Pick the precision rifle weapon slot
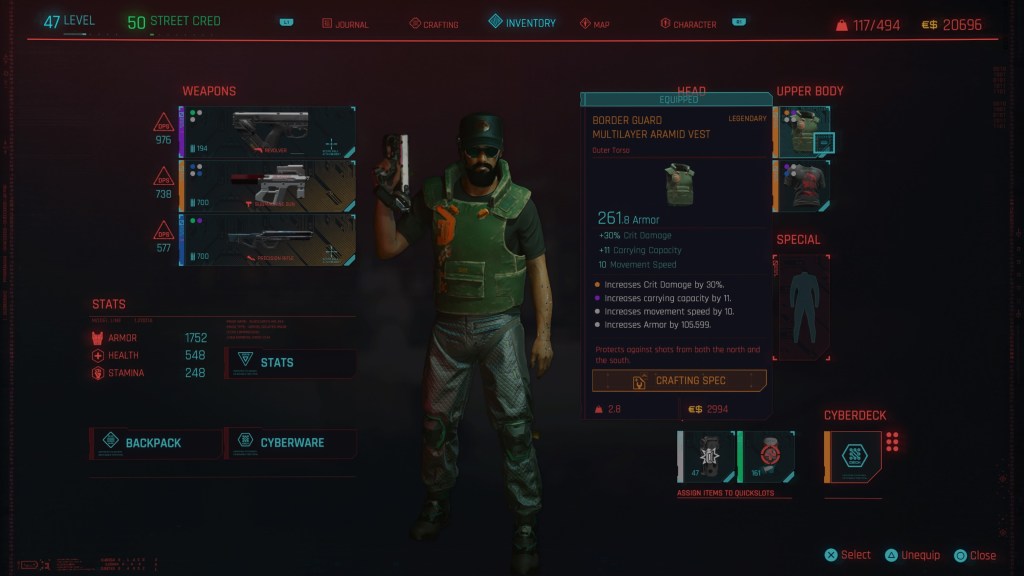 coord(267,240)
